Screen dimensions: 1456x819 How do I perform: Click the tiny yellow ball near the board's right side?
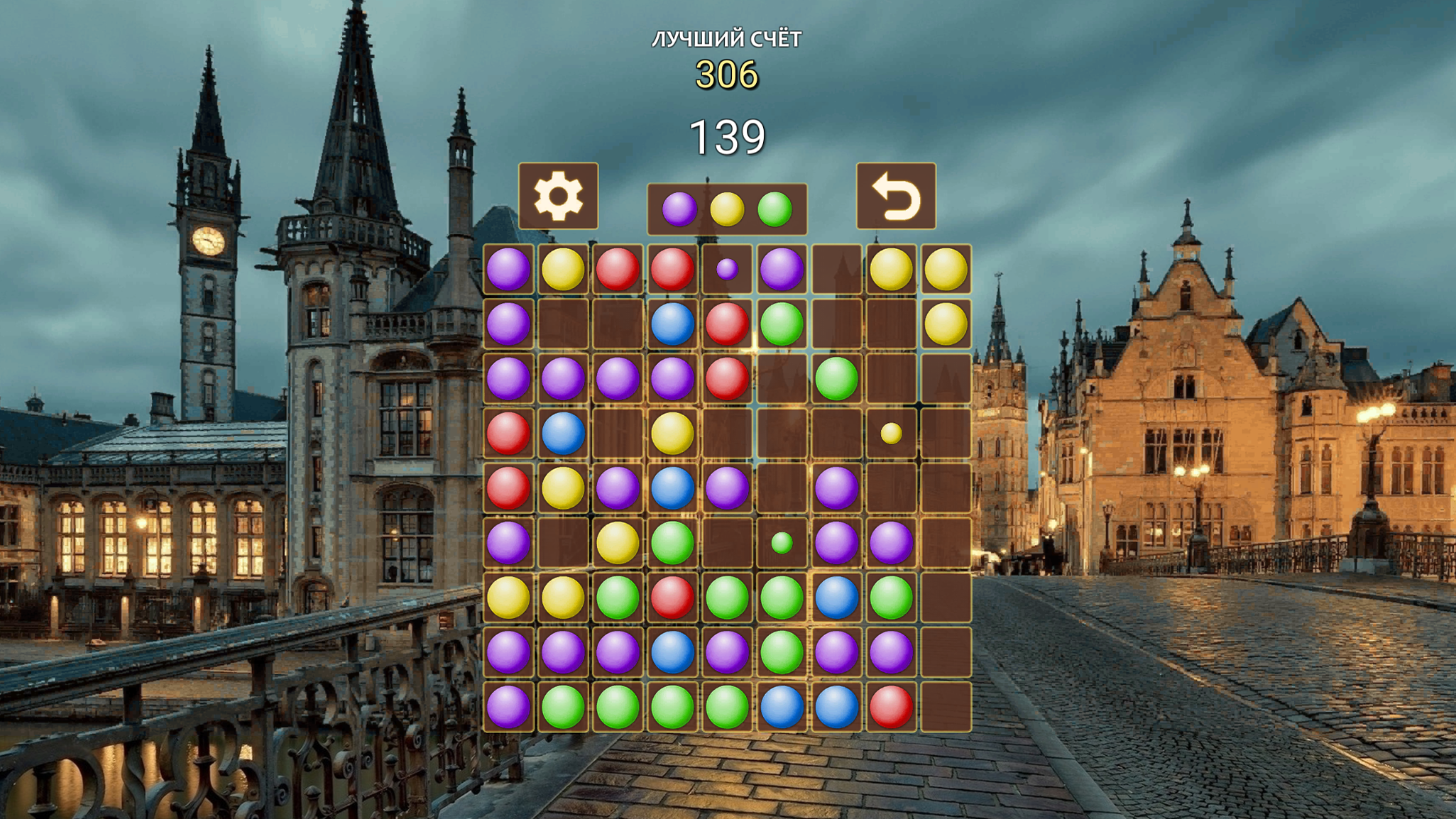click(892, 434)
